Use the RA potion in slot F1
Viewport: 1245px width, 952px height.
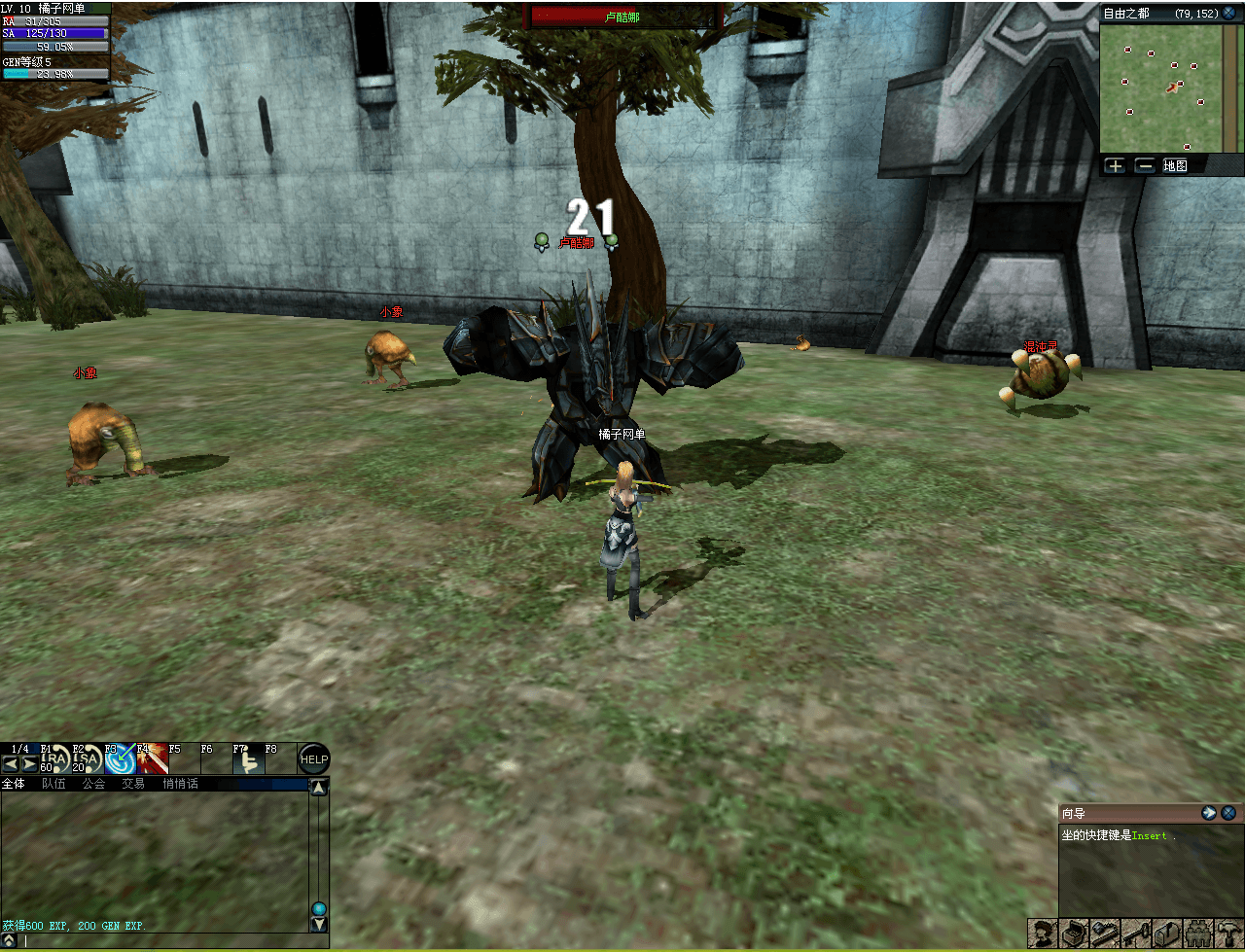tap(56, 759)
